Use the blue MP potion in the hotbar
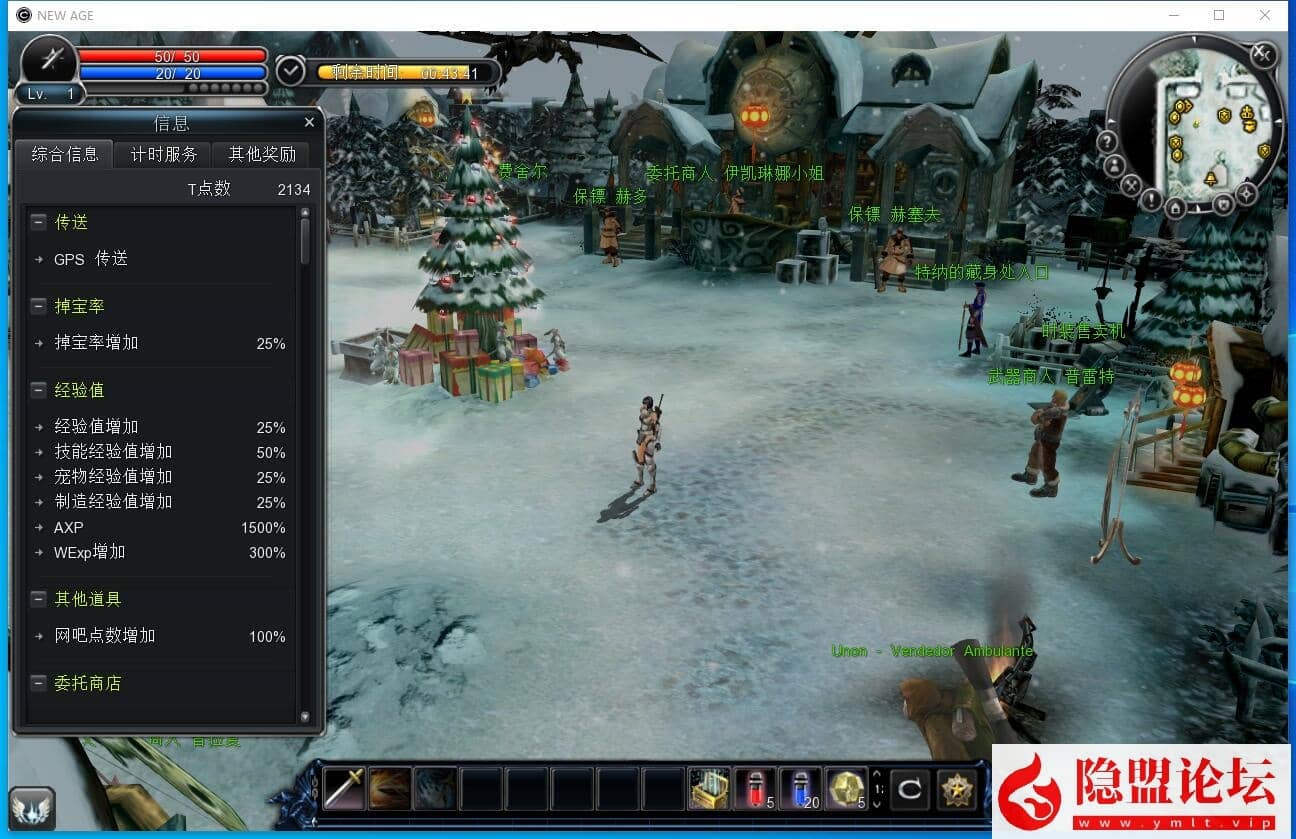The height and width of the screenshot is (839, 1296). coord(800,789)
